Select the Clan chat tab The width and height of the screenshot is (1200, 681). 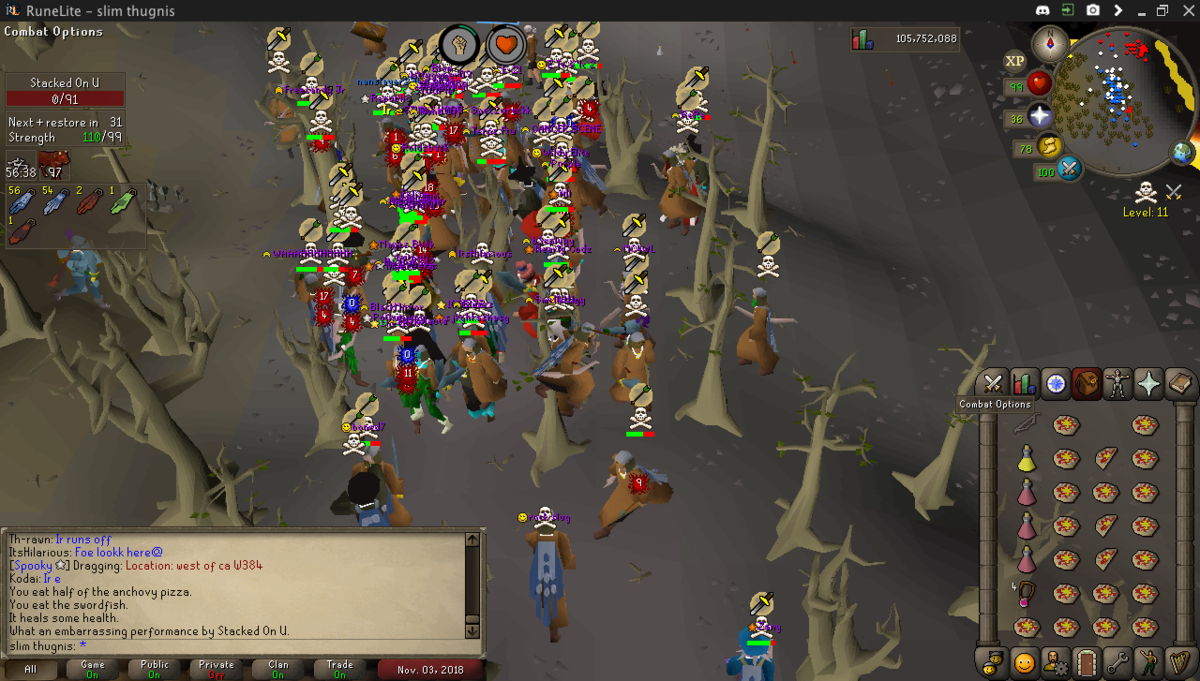pyautogui.click(x=278, y=669)
